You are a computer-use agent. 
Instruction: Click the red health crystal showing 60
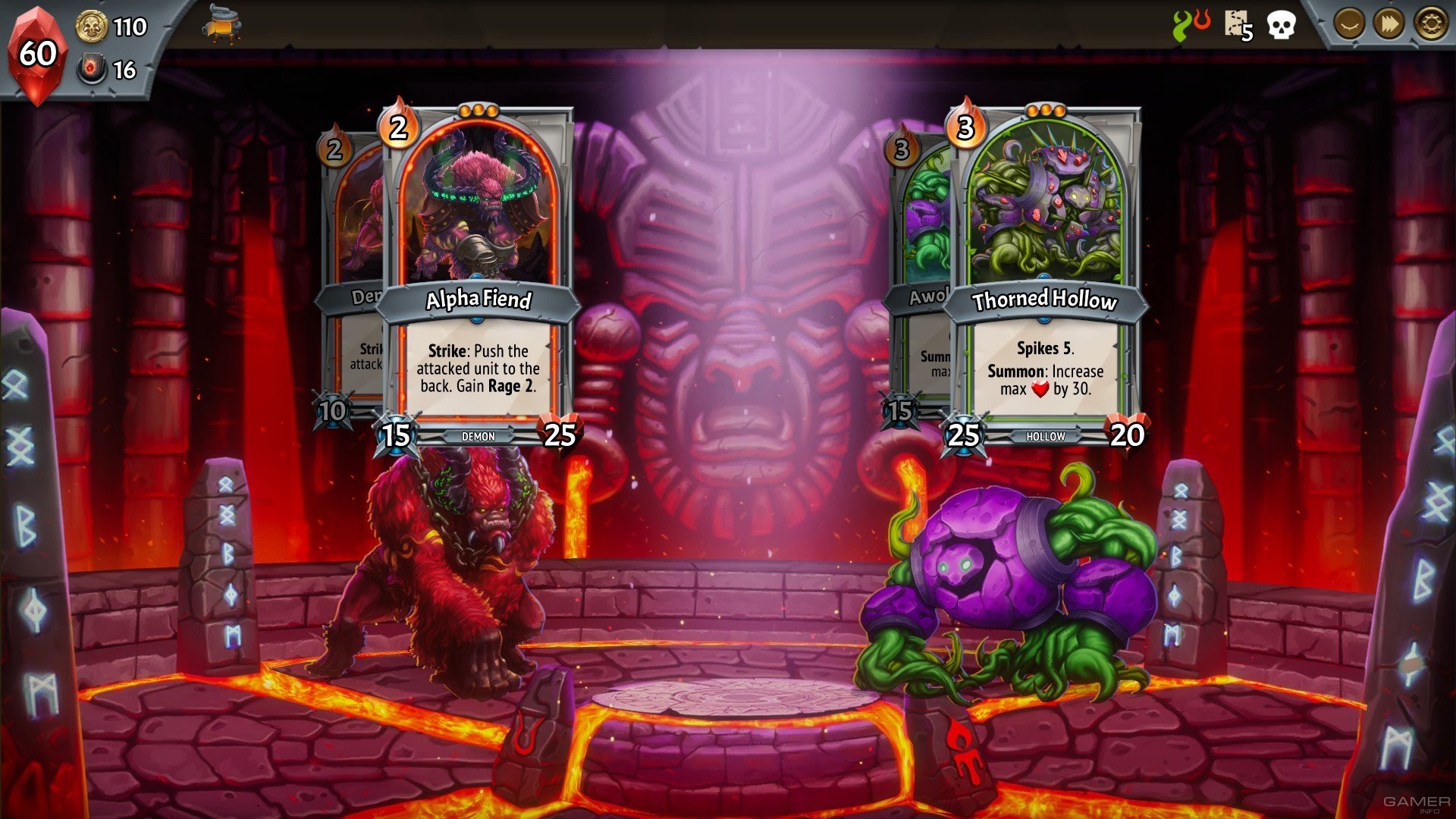(x=39, y=52)
